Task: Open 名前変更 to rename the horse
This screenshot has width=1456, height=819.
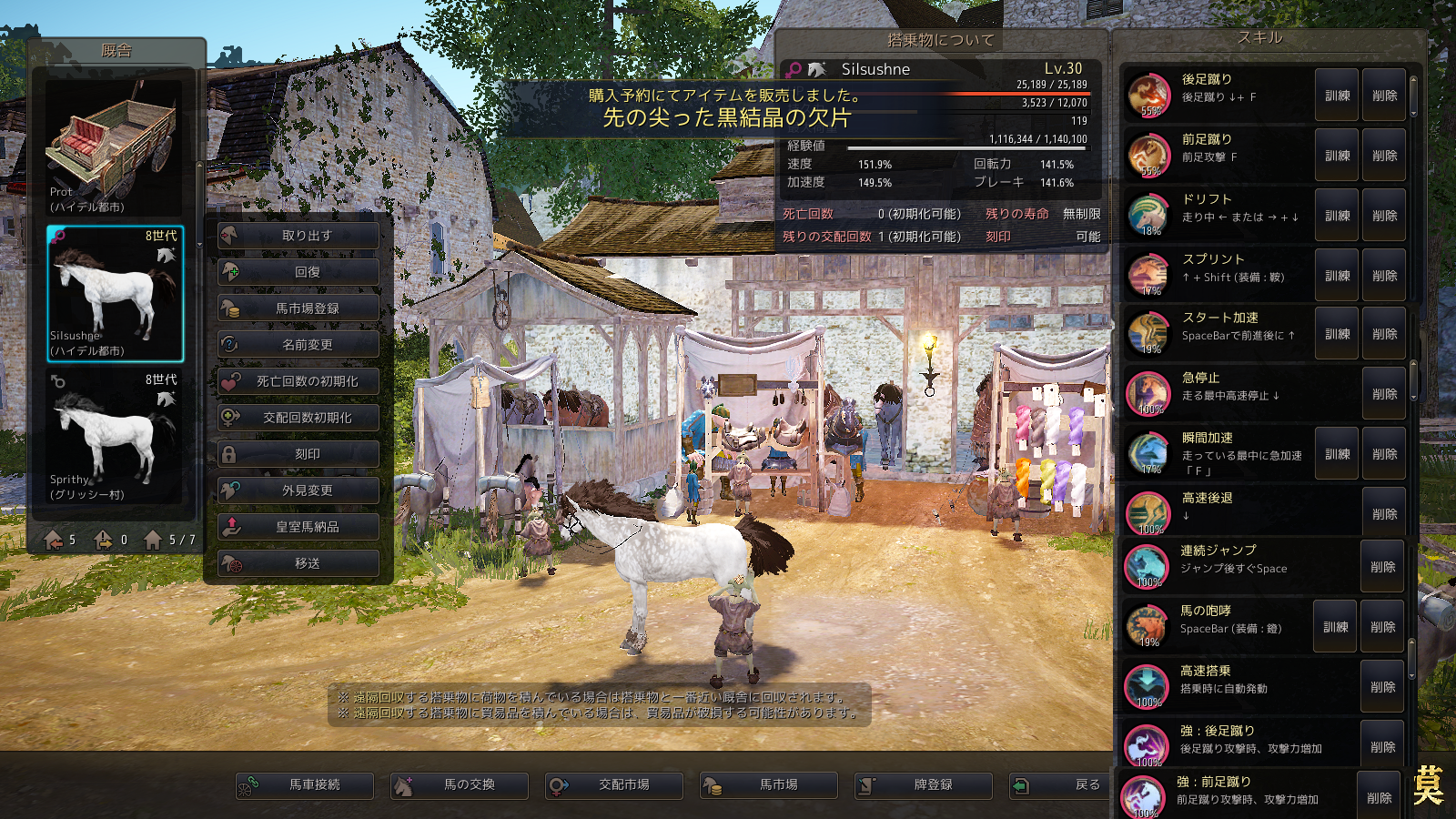Action: [x=298, y=345]
